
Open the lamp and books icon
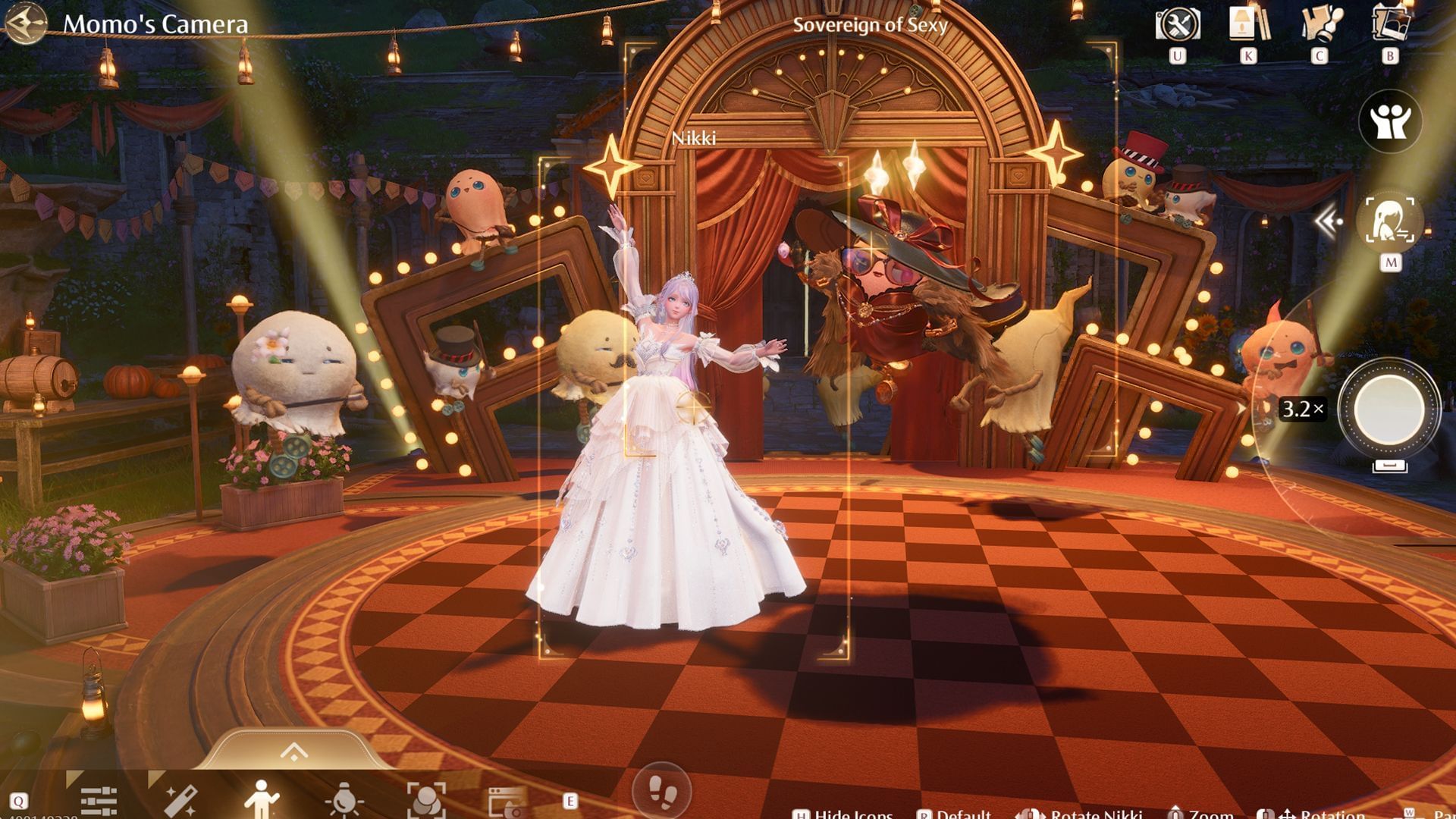coord(1248,25)
